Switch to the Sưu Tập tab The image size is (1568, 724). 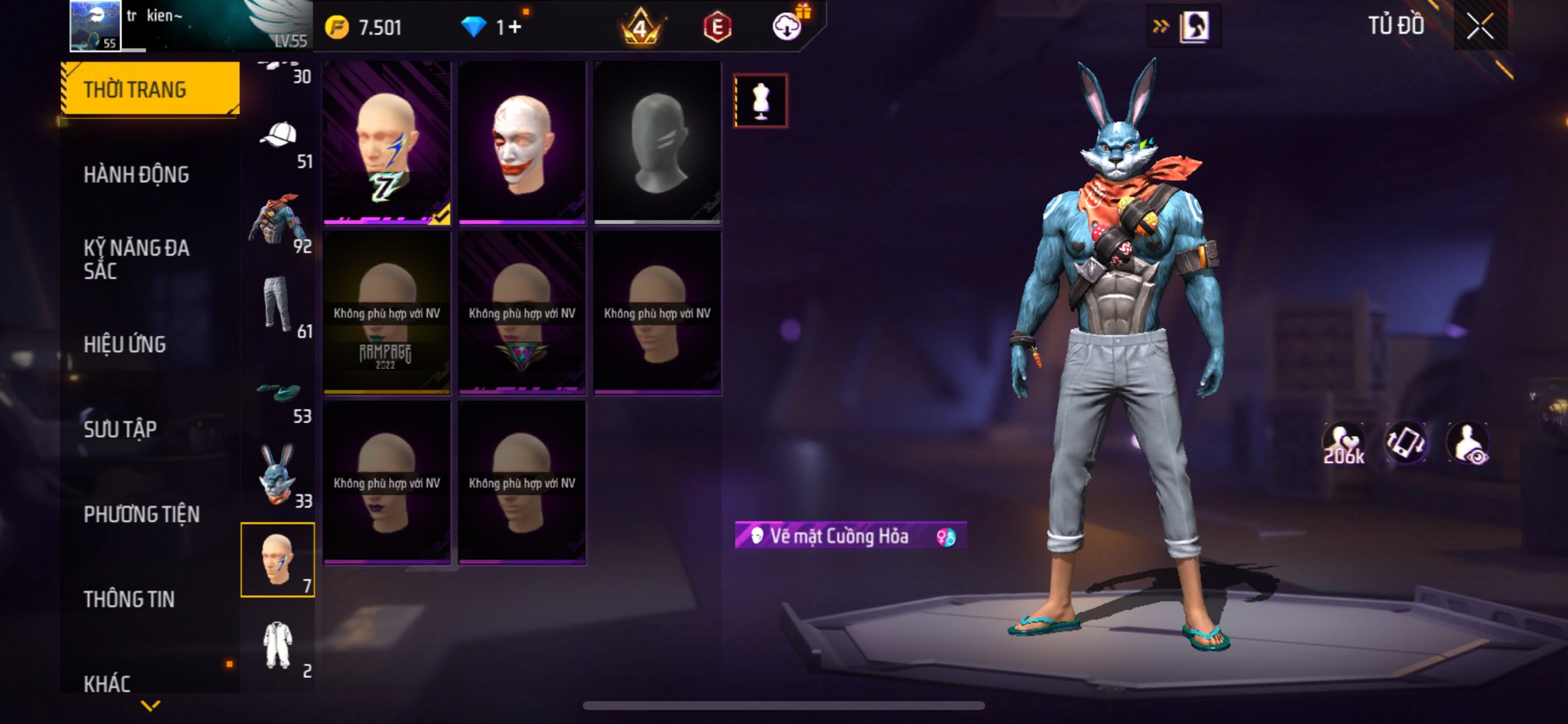[x=120, y=429]
